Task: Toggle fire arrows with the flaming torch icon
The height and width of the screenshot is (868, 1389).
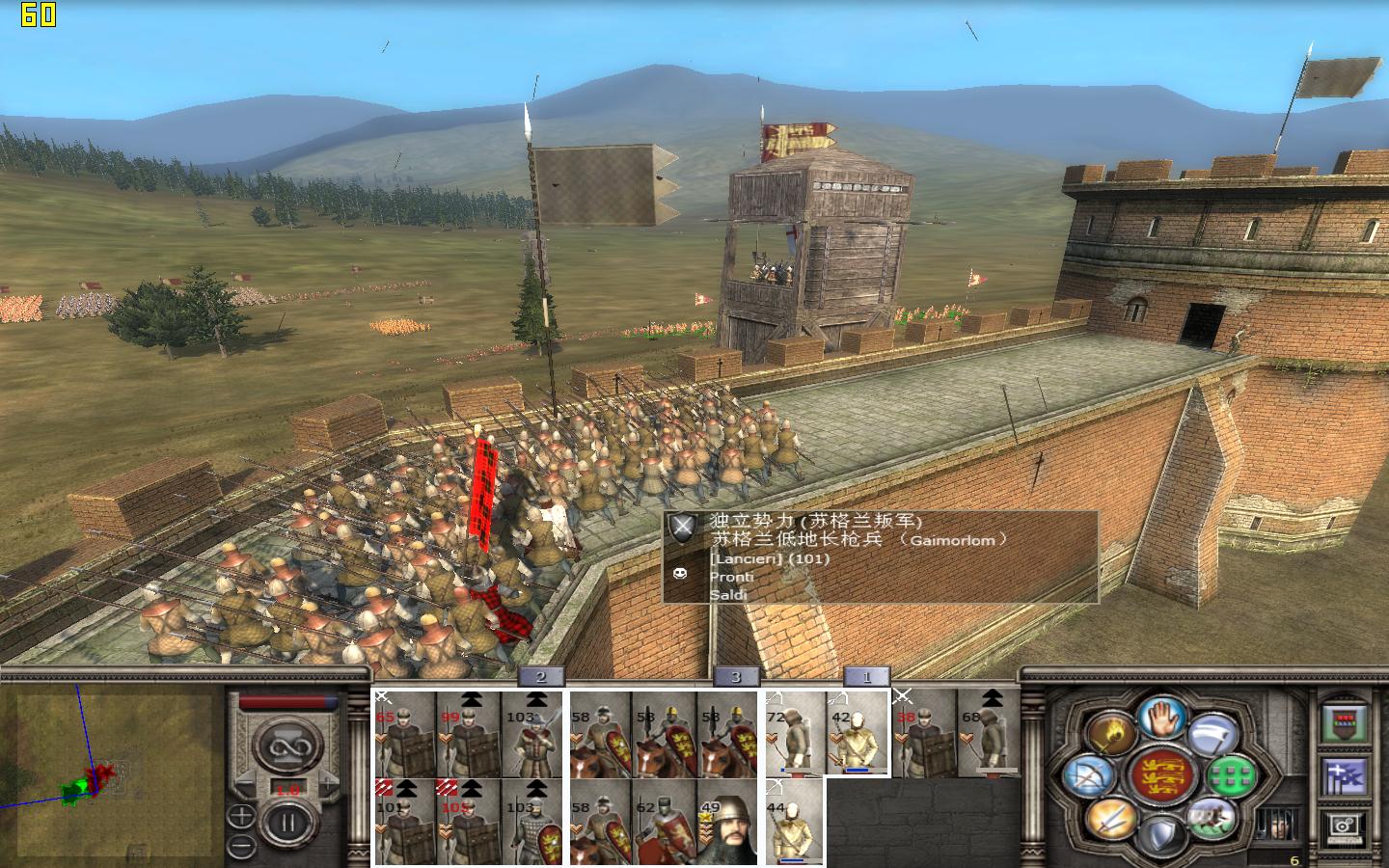Action: pyautogui.click(x=1110, y=734)
